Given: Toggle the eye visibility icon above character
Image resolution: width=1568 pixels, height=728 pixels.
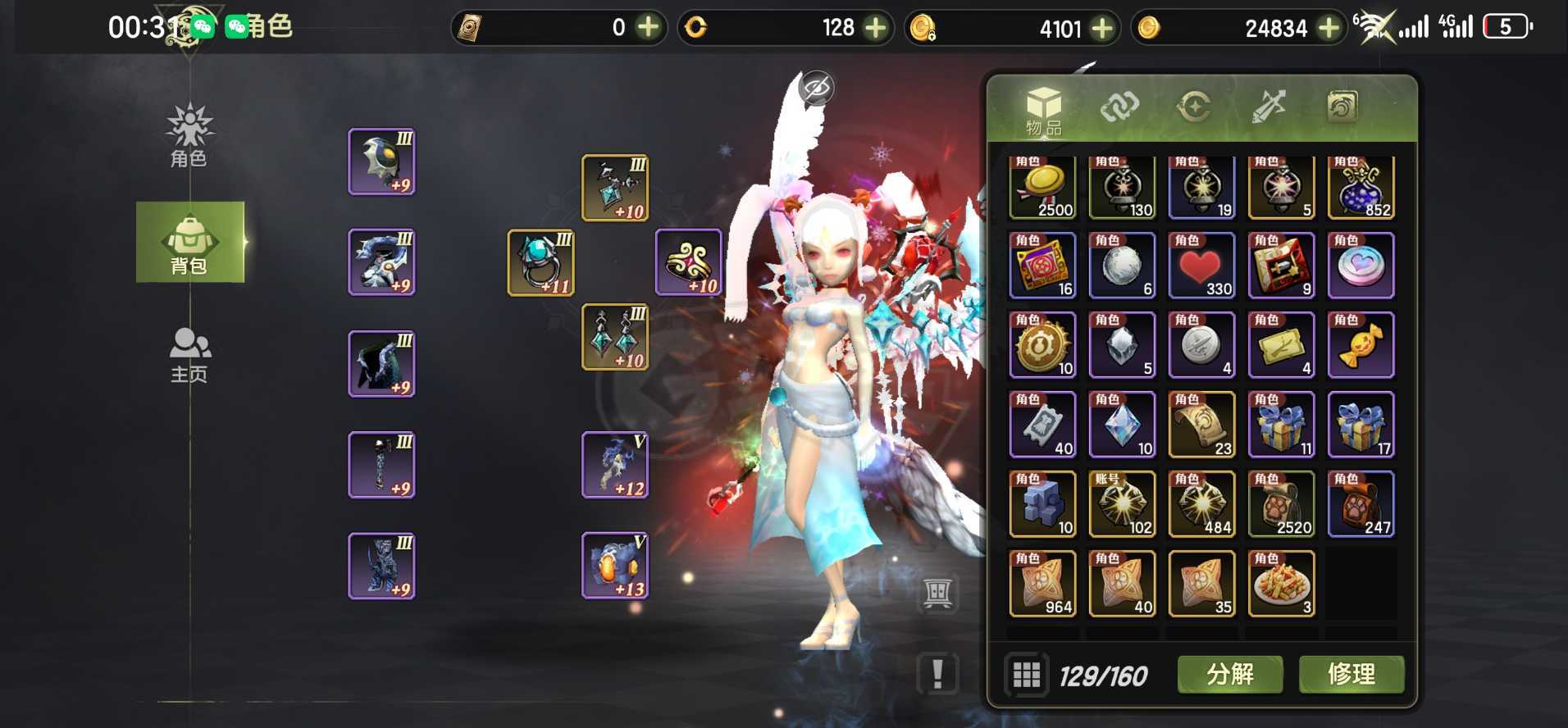Looking at the screenshot, I should pyautogui.click(x=816, y=88).
